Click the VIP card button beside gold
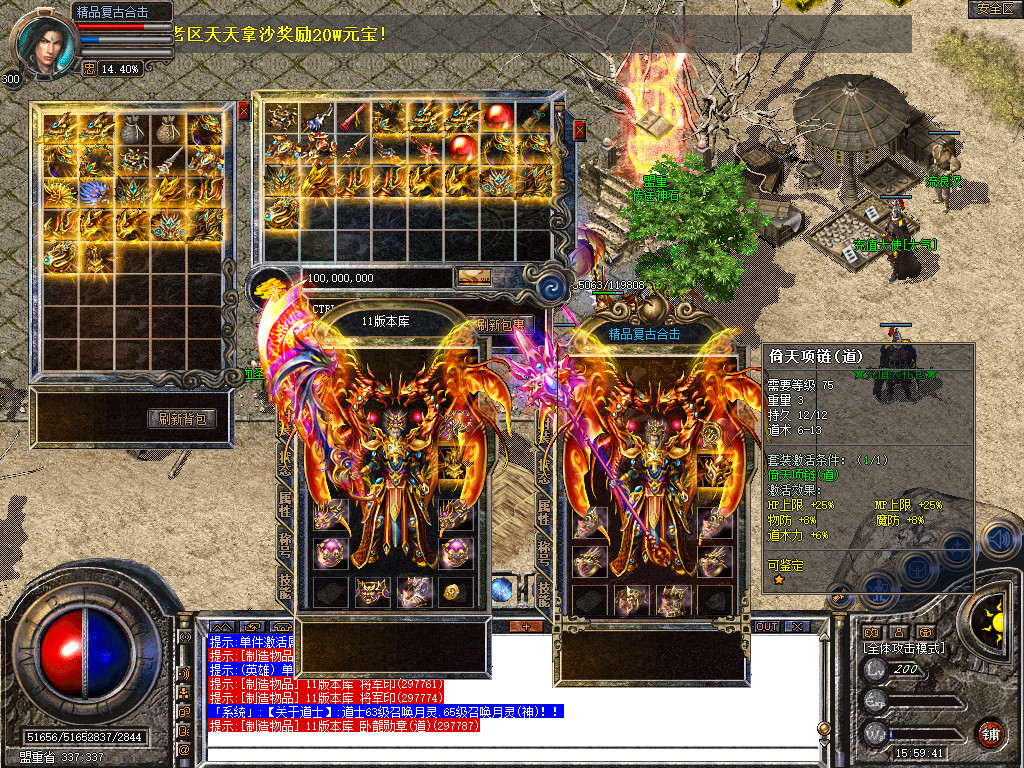1024x768 pixels. 473,278
